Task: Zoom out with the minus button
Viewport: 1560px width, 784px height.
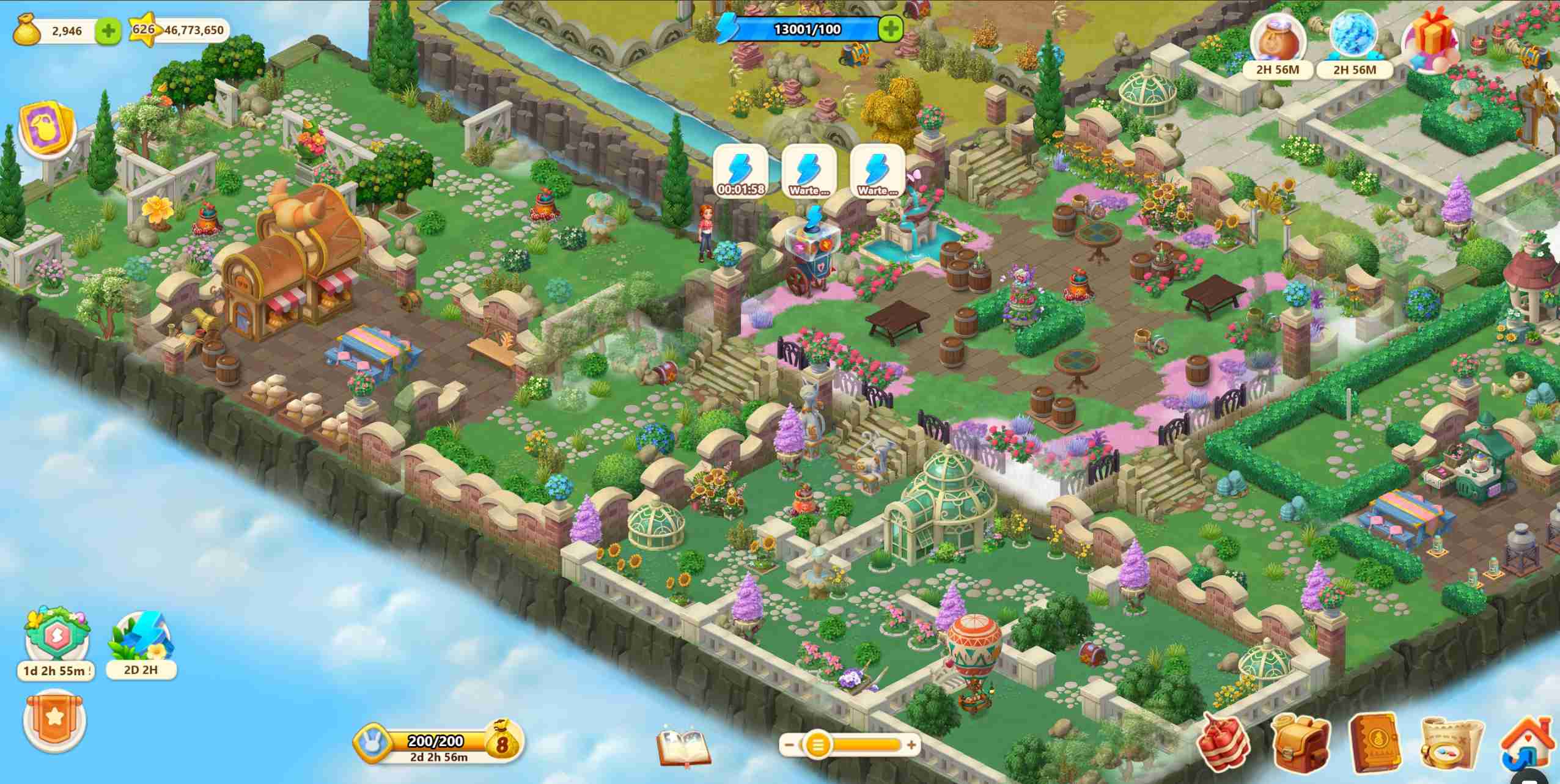Action: coord(789,745)
